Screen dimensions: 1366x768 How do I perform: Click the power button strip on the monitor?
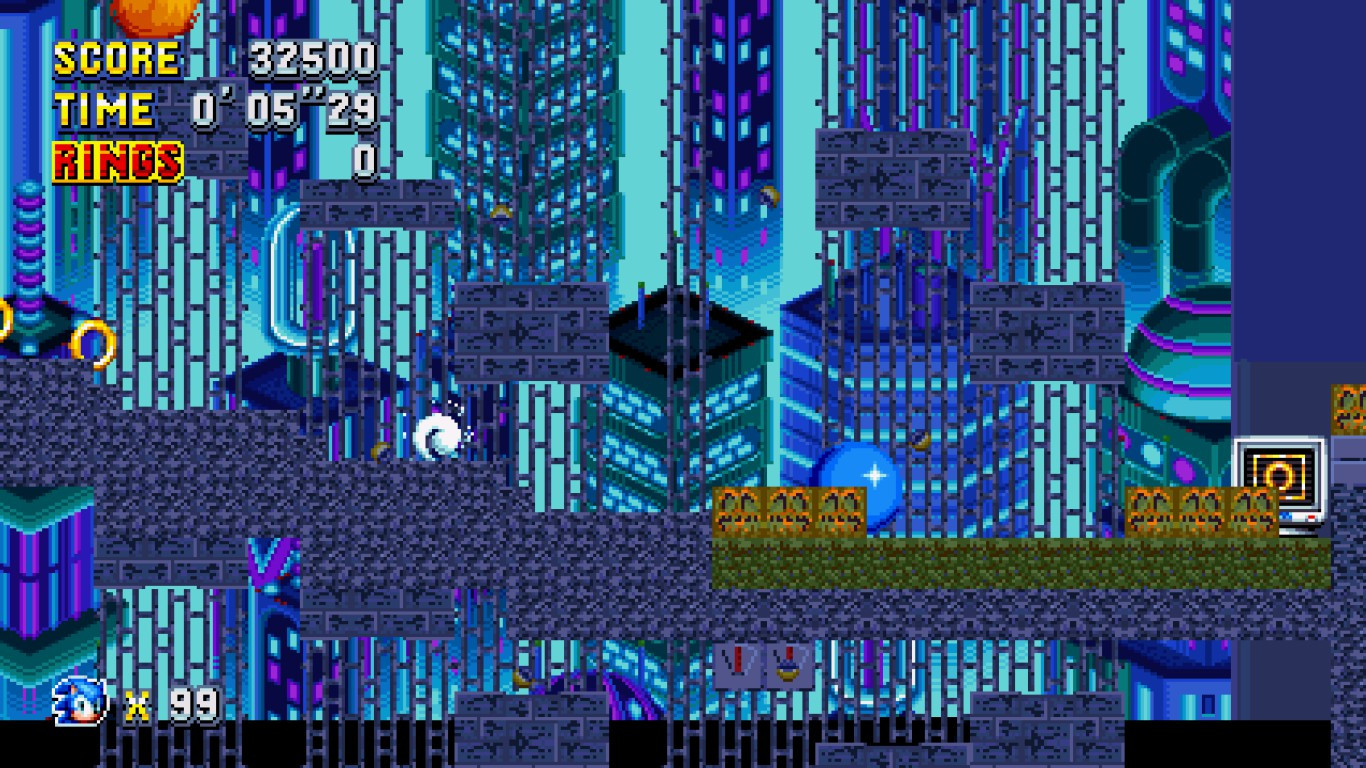(x=1284, y=514)
